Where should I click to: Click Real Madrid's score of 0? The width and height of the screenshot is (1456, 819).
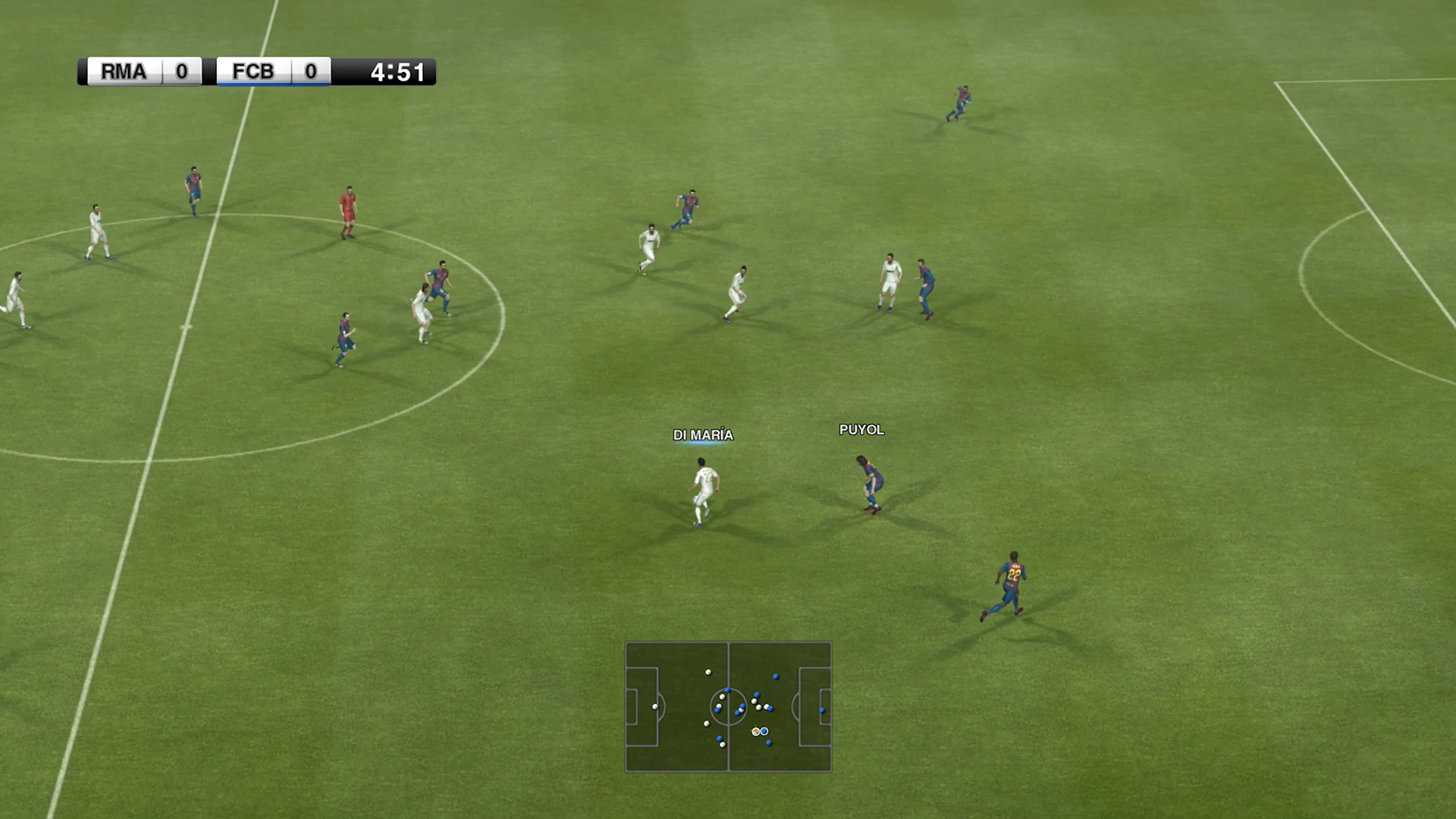[x=181, y=72]
